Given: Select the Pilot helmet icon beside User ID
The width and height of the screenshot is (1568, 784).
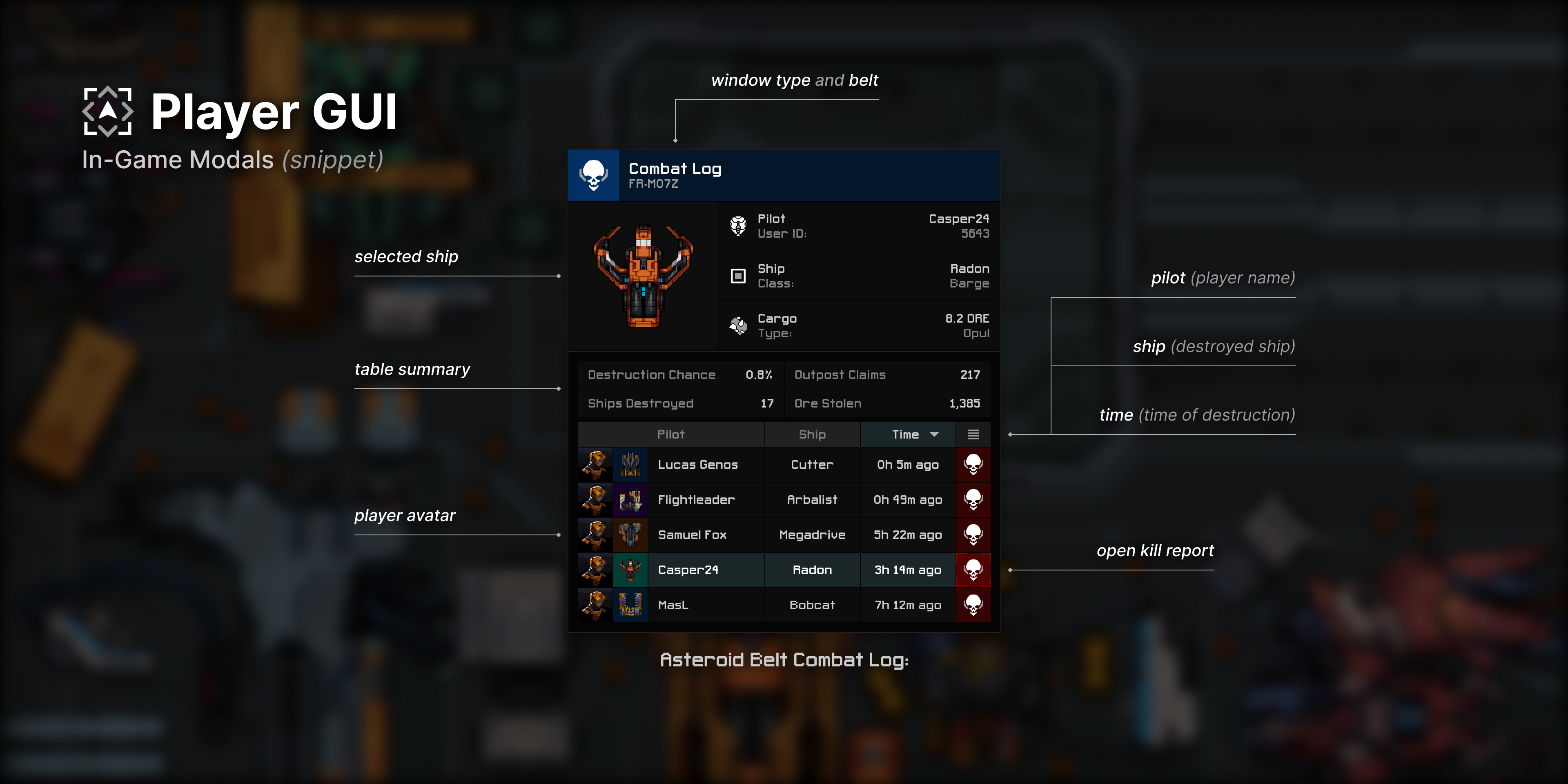Looking at the screenshot, I should 738,225.
